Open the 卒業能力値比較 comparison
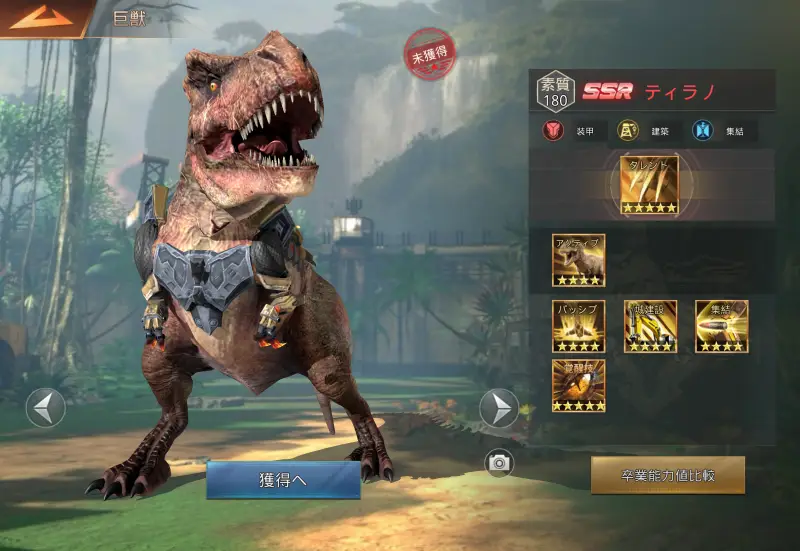Viewport: 800px width, 551px height. point(667,476)
